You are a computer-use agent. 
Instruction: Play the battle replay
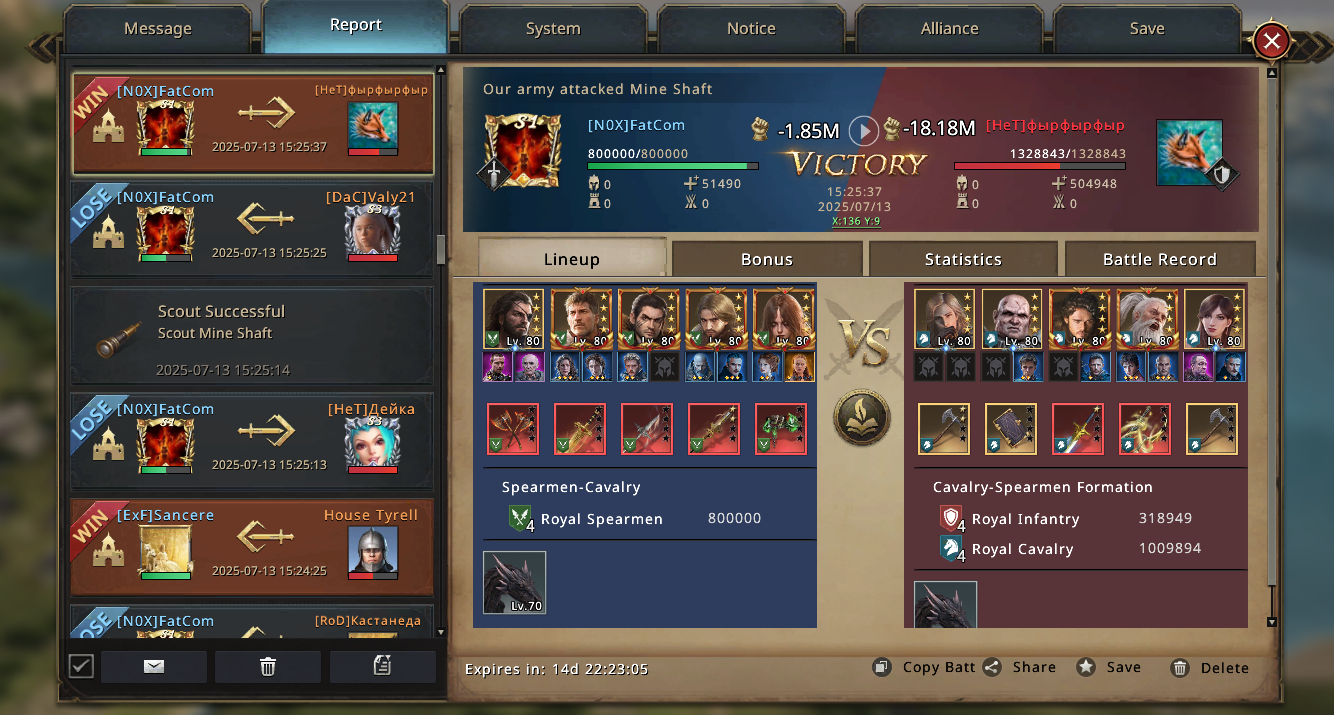tap(863, 130)
